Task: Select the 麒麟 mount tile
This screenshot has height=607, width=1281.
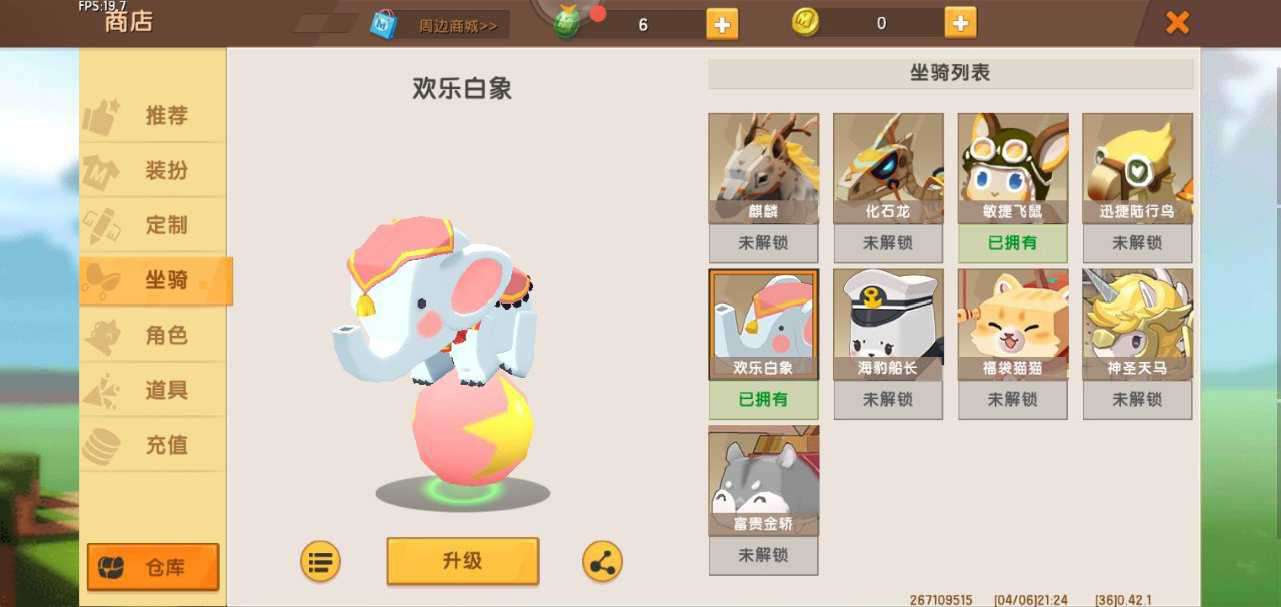Action: (x=763, y=168)
